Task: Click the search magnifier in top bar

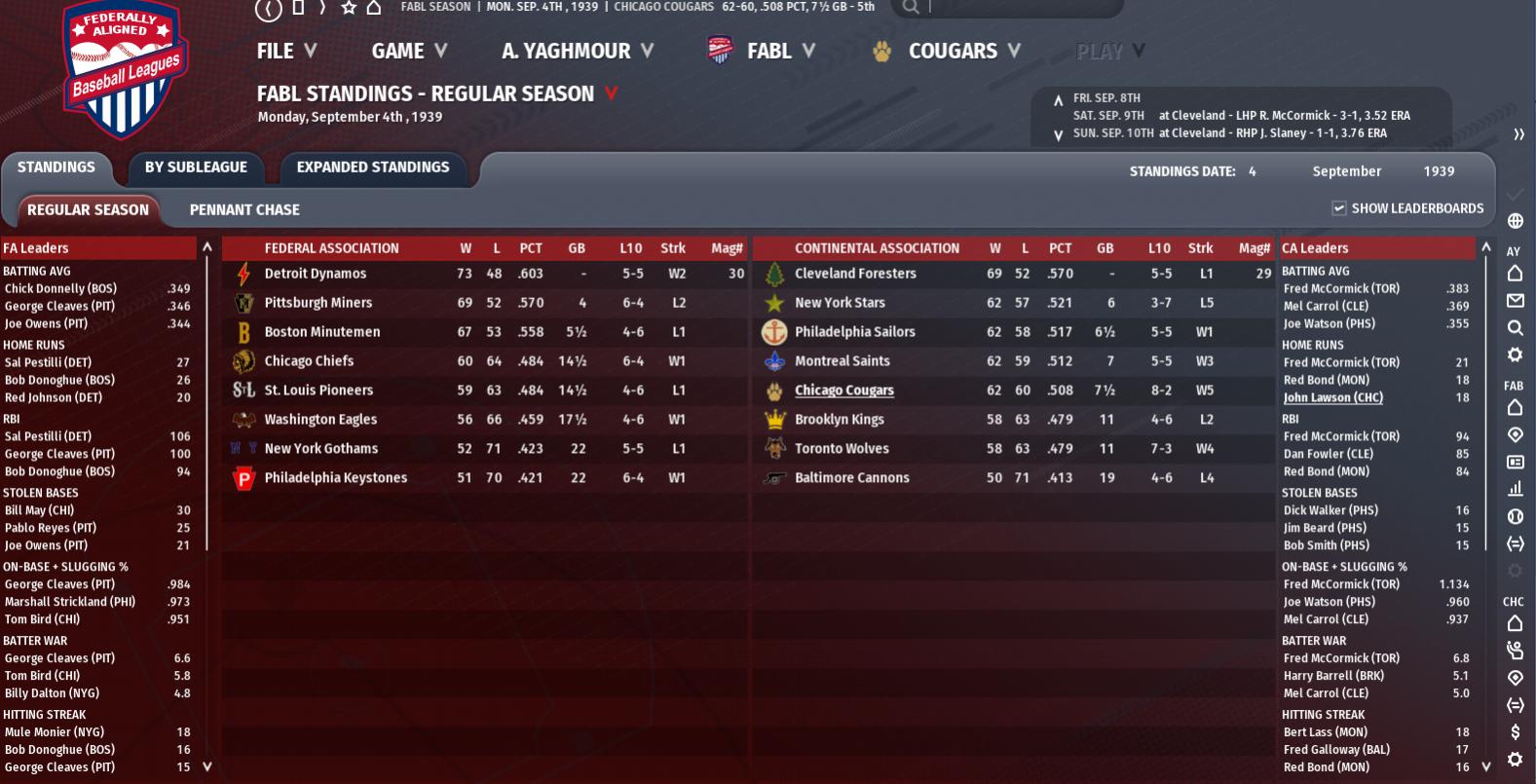Action: coord(910,8)
